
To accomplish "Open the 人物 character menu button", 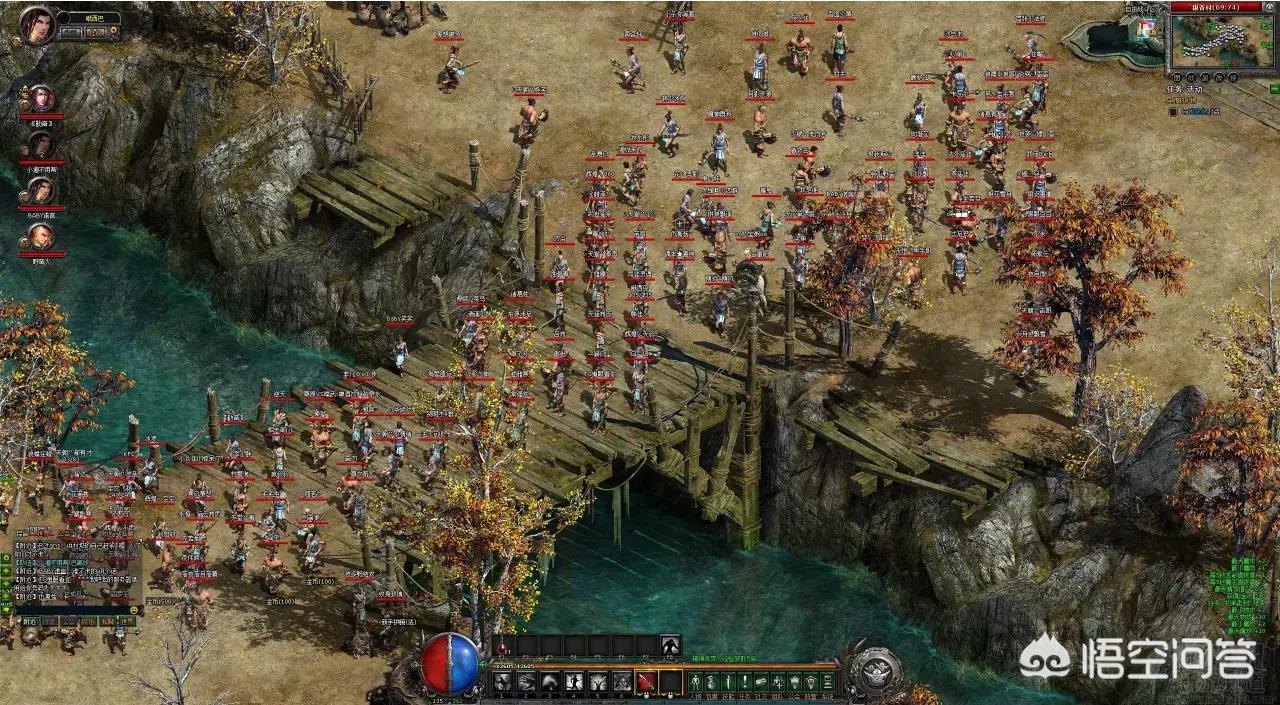I will pyautogui.click(x=697, y=682).
